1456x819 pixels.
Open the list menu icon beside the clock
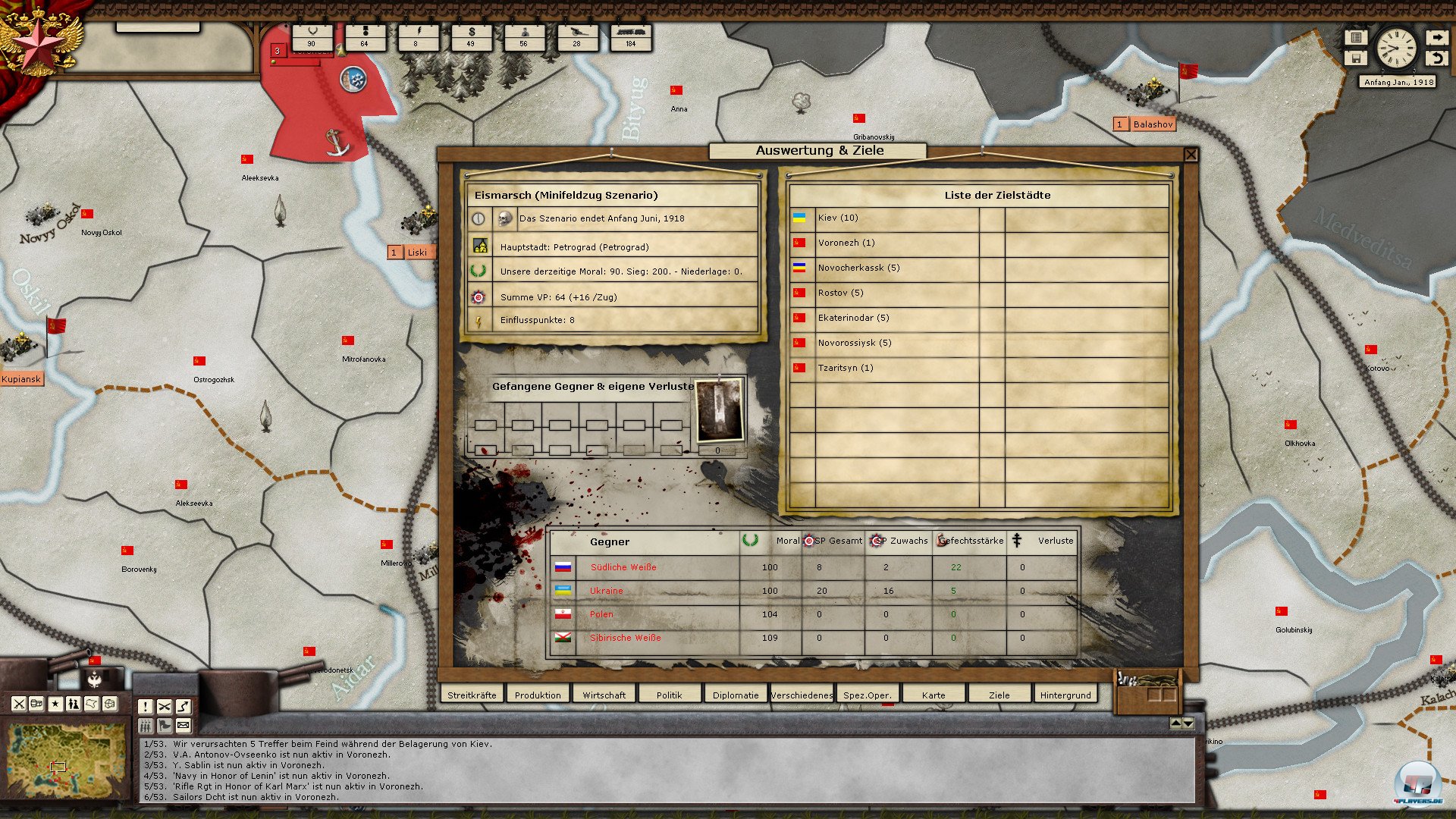pos(1355,37)
